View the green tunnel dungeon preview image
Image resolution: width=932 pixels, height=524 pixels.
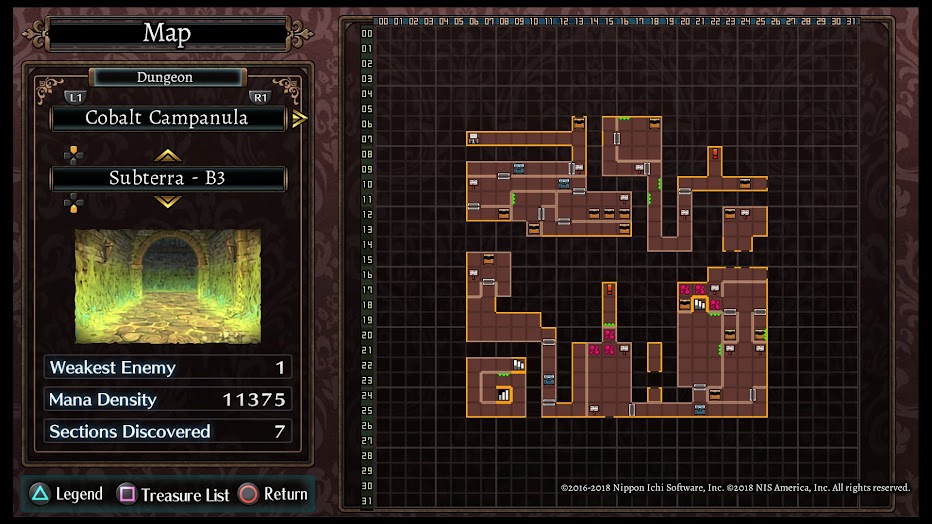click(x=167, y=286)
